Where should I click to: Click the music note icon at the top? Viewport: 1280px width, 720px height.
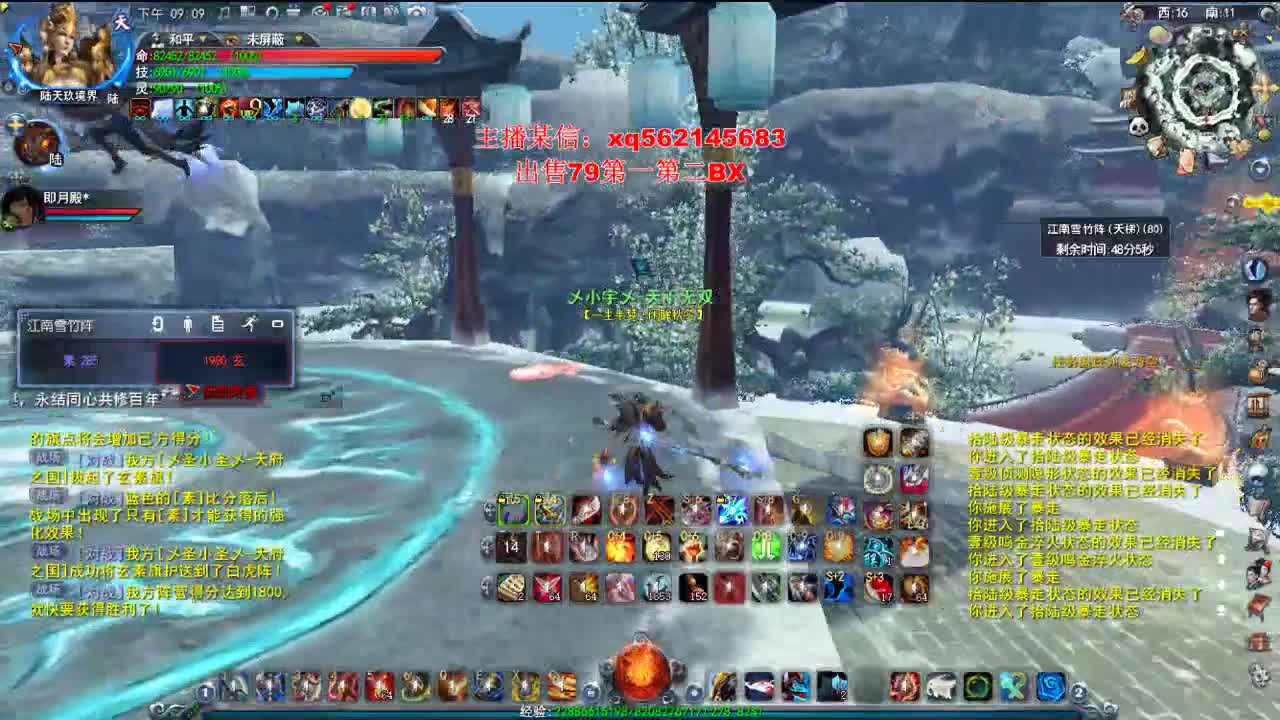coord(224,10)
